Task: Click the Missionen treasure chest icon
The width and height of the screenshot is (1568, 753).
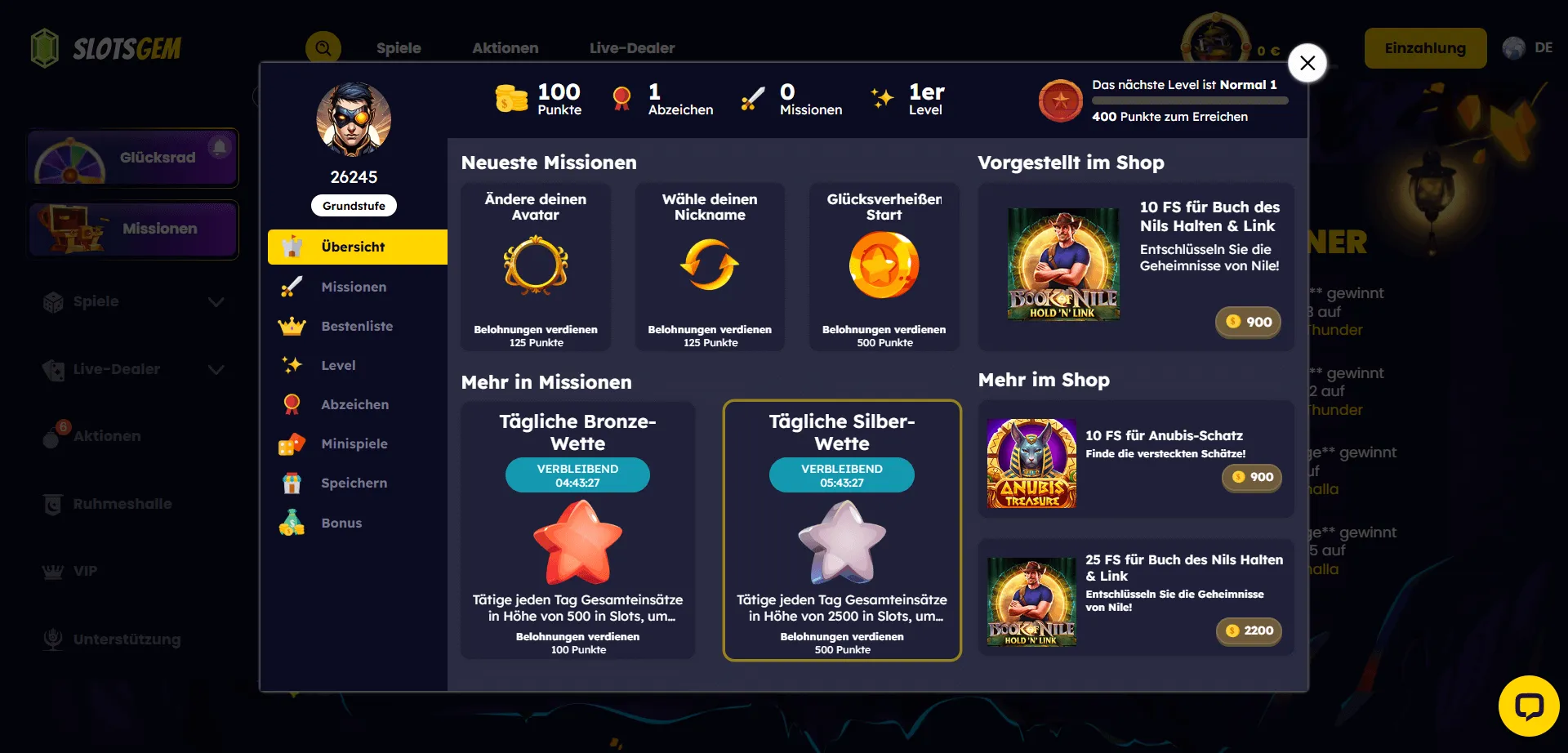Action: pos(71,229)
